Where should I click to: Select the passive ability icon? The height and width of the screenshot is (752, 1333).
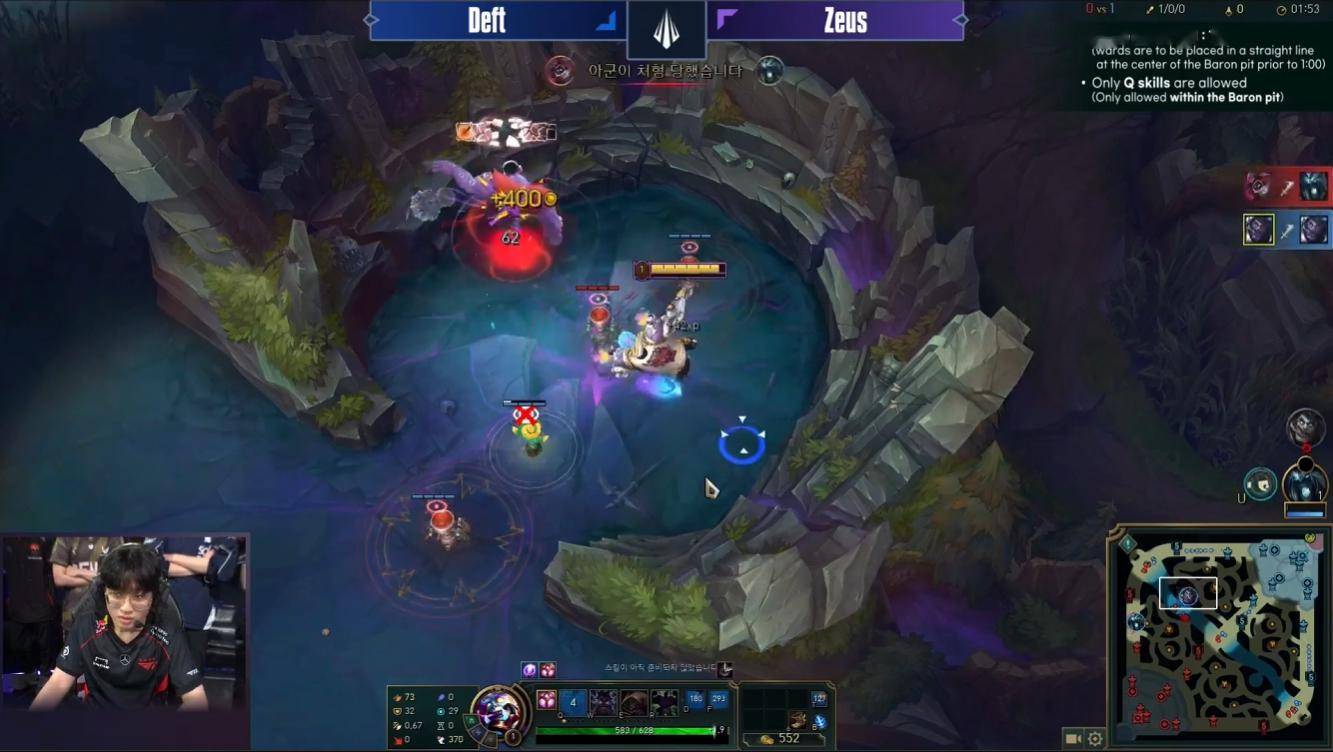click(x=546, y=700)
